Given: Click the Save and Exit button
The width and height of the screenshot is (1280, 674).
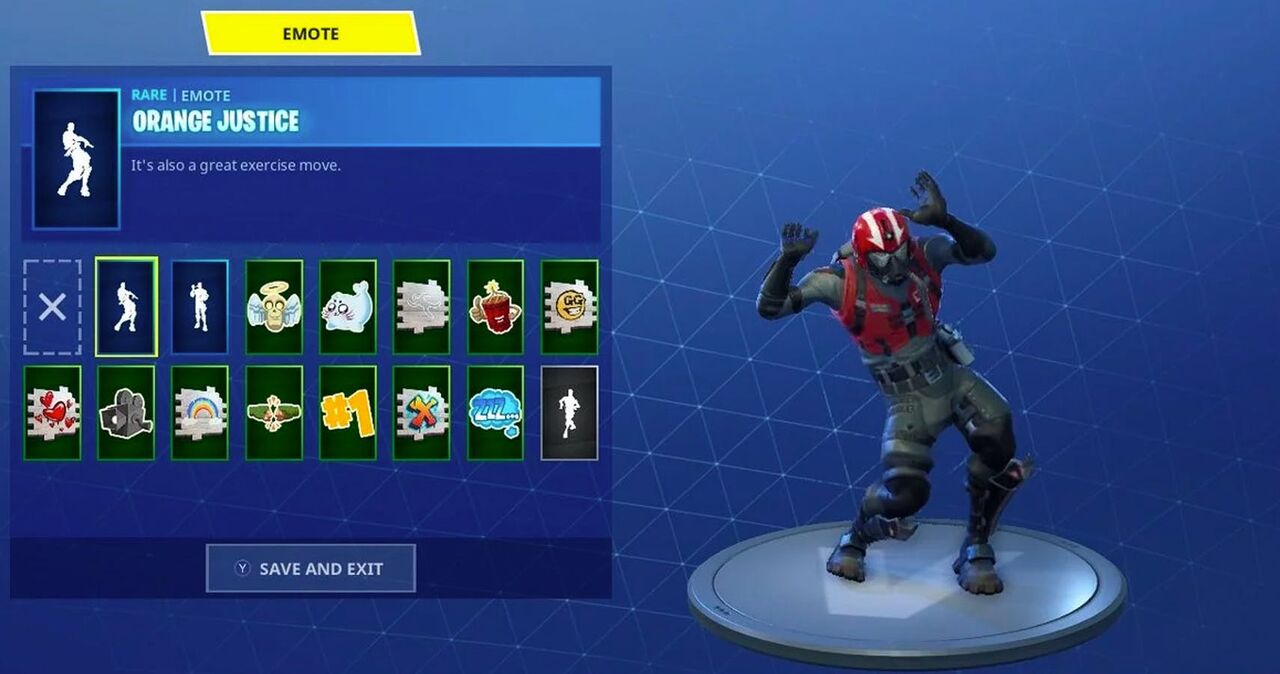Looking at the screenshot, I should coord(310,568).
